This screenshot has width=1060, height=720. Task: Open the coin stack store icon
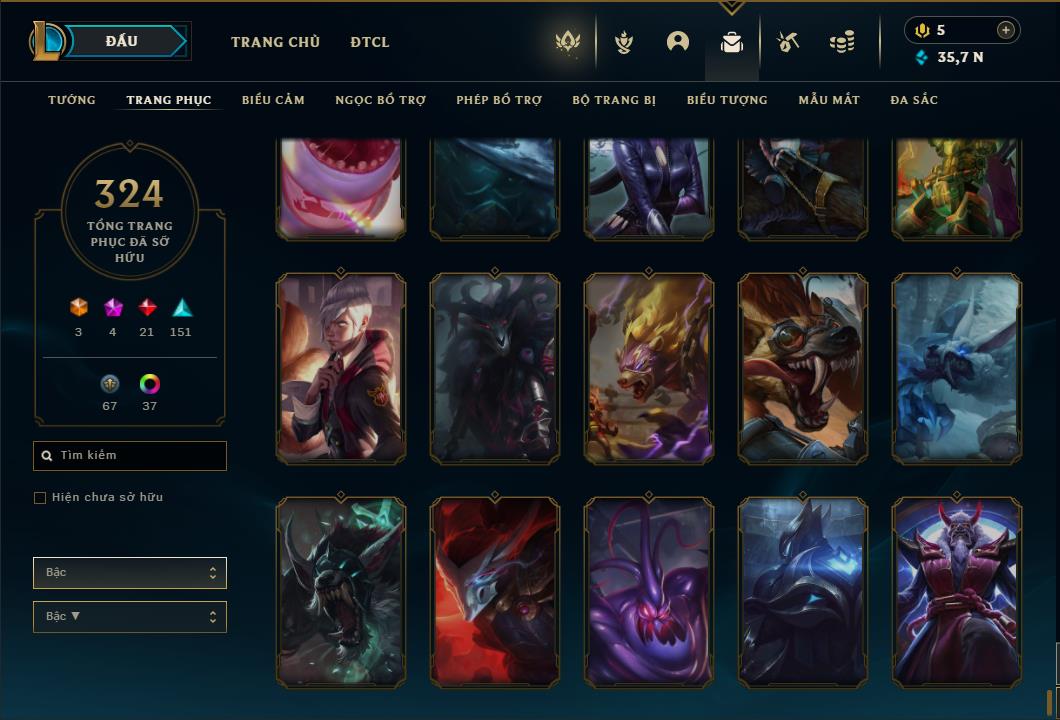[842, 42]
